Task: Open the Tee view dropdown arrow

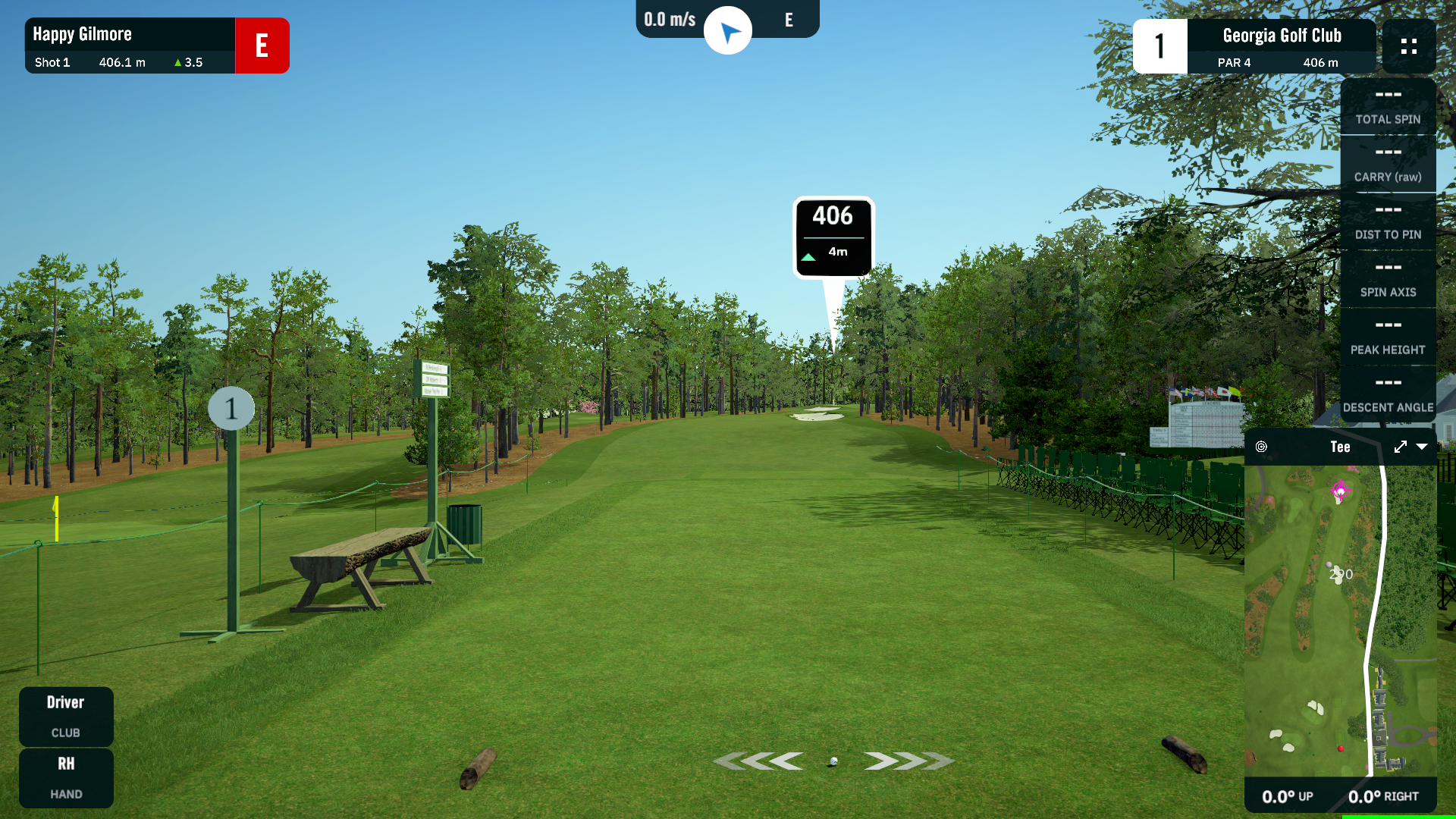Action: (1422, 447)
